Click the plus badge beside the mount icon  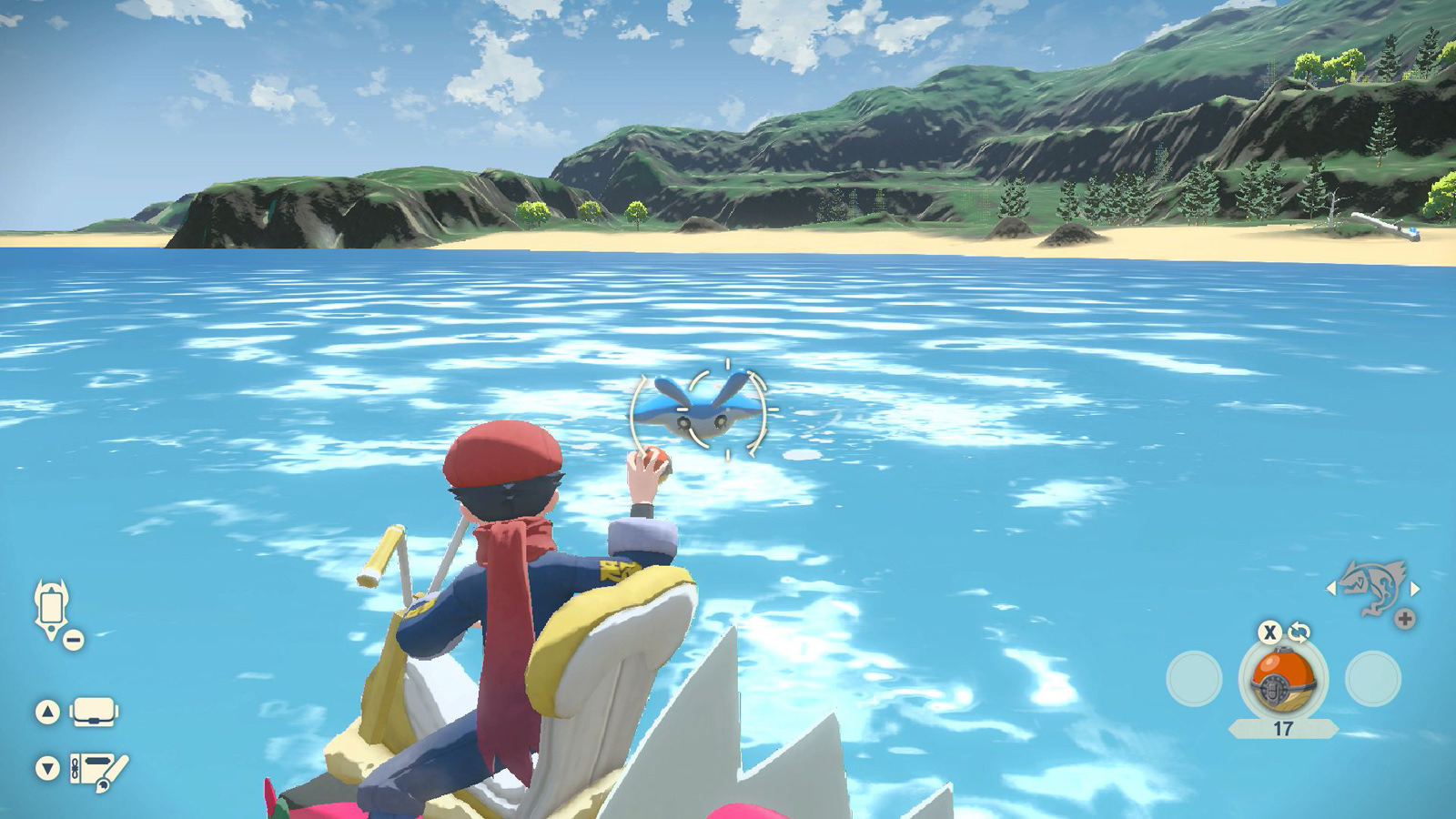tap(1405, 617)
